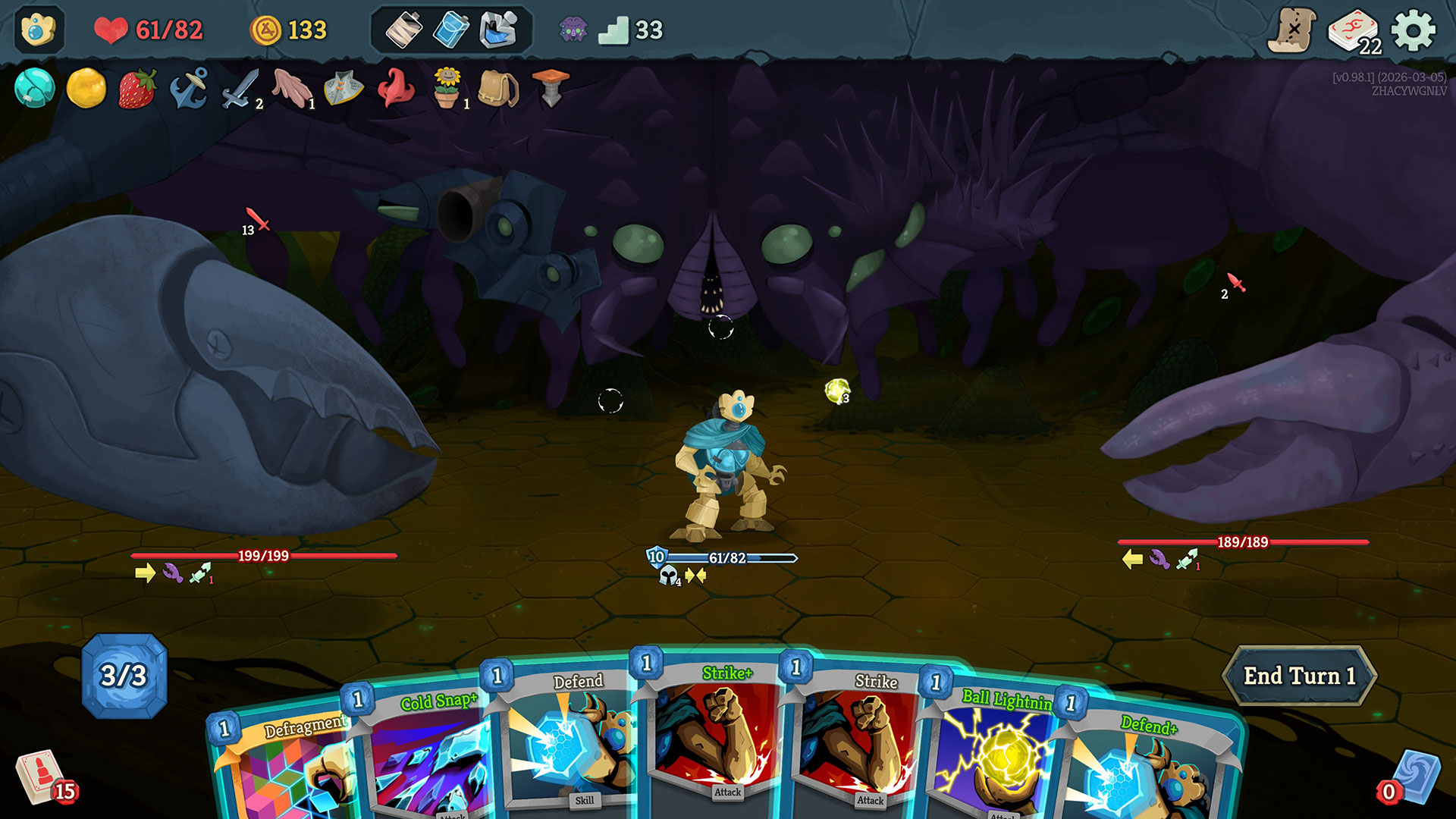Choose the Defend+ card
The width and height of the screenshot is (1456, 819).
(1145, 766)
